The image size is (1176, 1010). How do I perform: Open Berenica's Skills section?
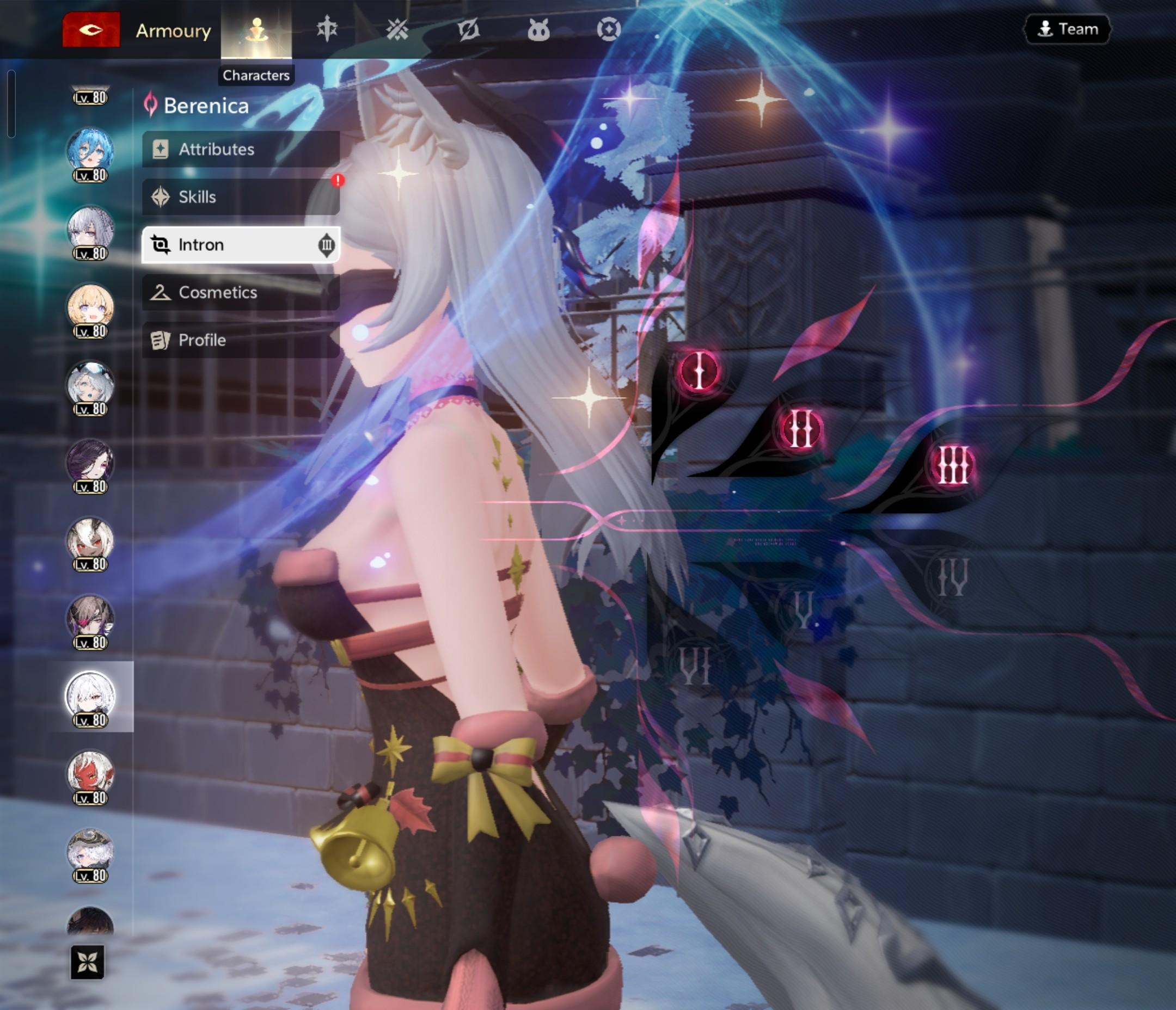(x=241, y=197)
